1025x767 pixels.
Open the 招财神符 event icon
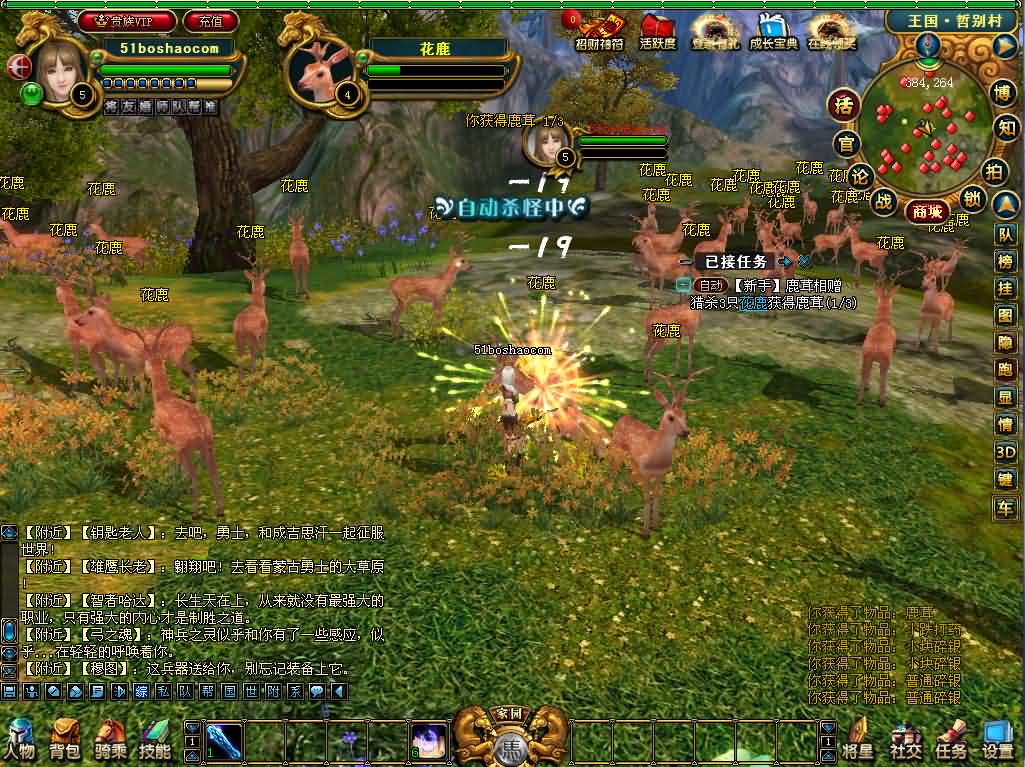(599, 32)
